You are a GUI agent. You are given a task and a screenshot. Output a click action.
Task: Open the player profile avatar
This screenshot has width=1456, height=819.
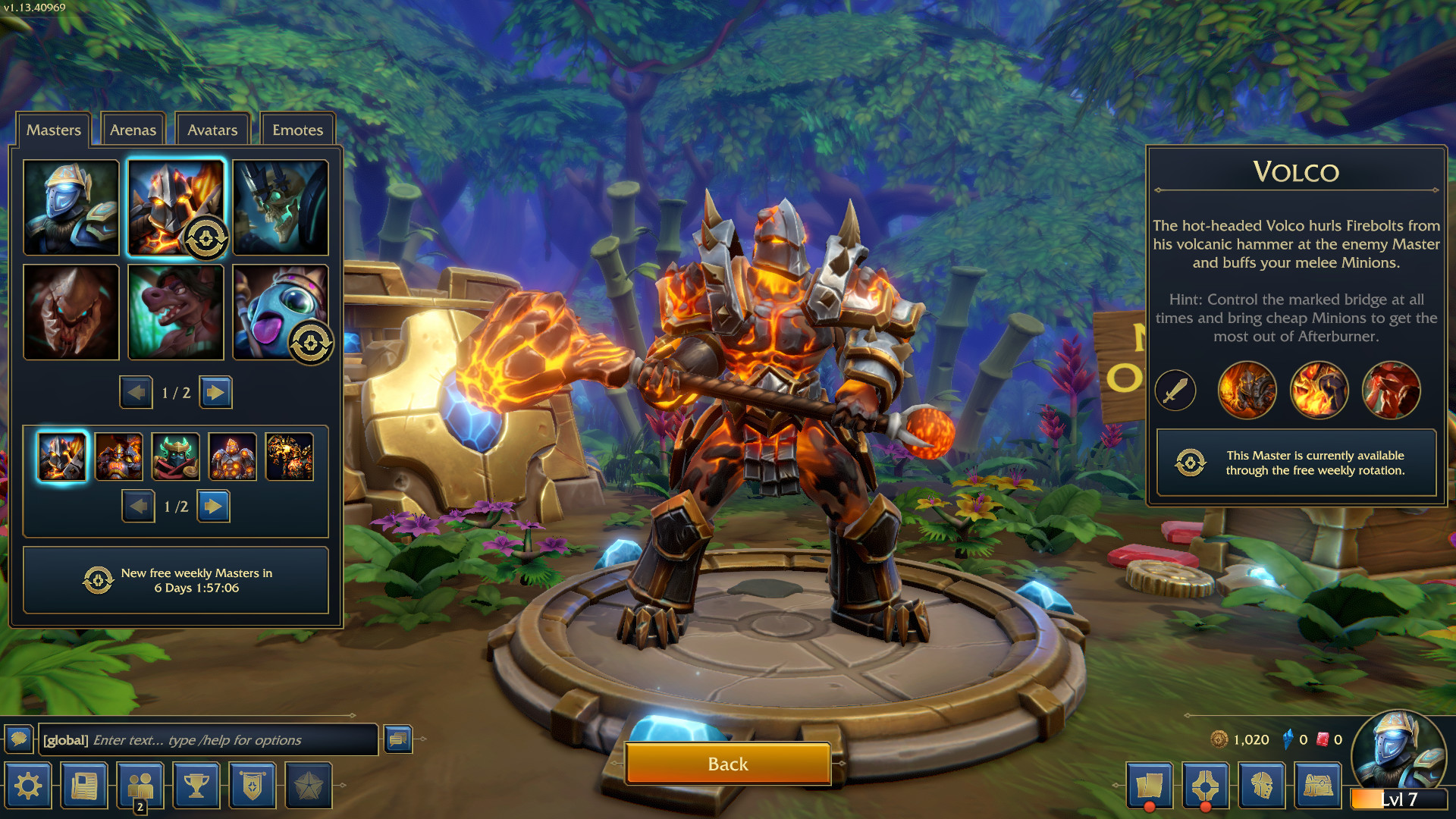pyautogui.click(x=1398, y=751)
